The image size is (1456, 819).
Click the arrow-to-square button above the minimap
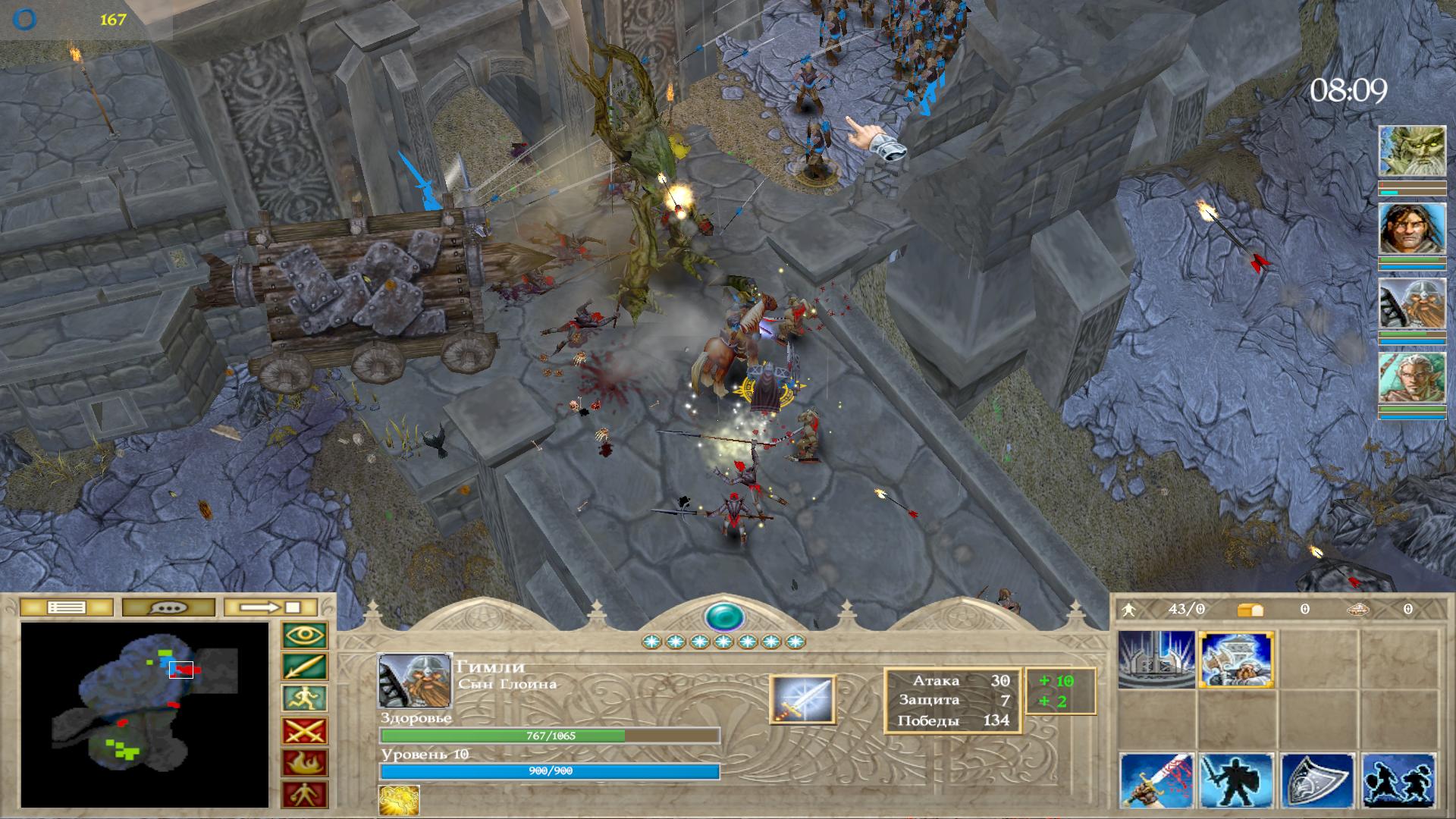tap(270, 607)
